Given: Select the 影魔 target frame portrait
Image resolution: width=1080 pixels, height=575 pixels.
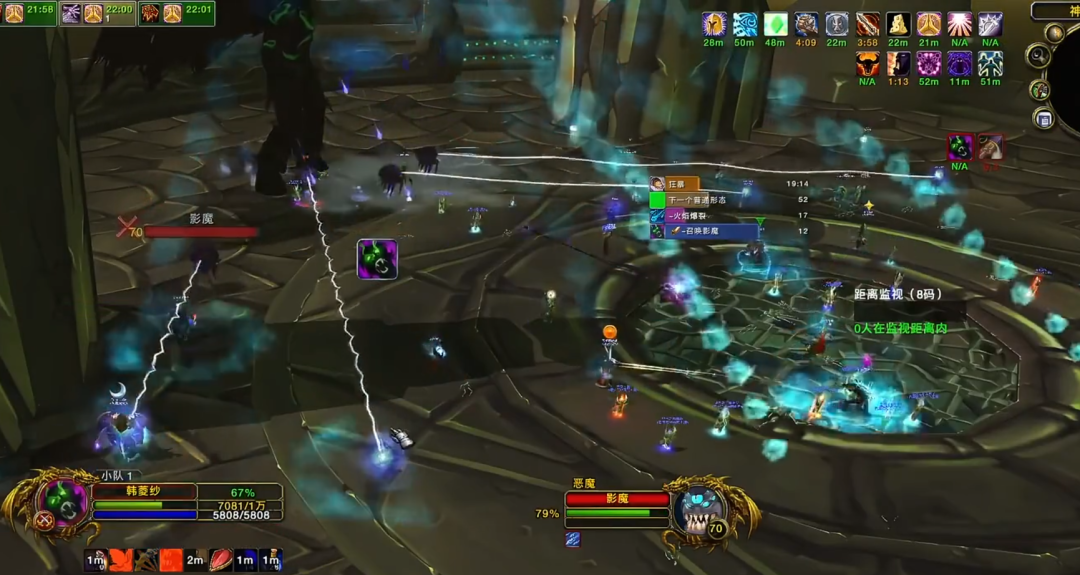Looking at the screenshot, I should tap(697, 508).
